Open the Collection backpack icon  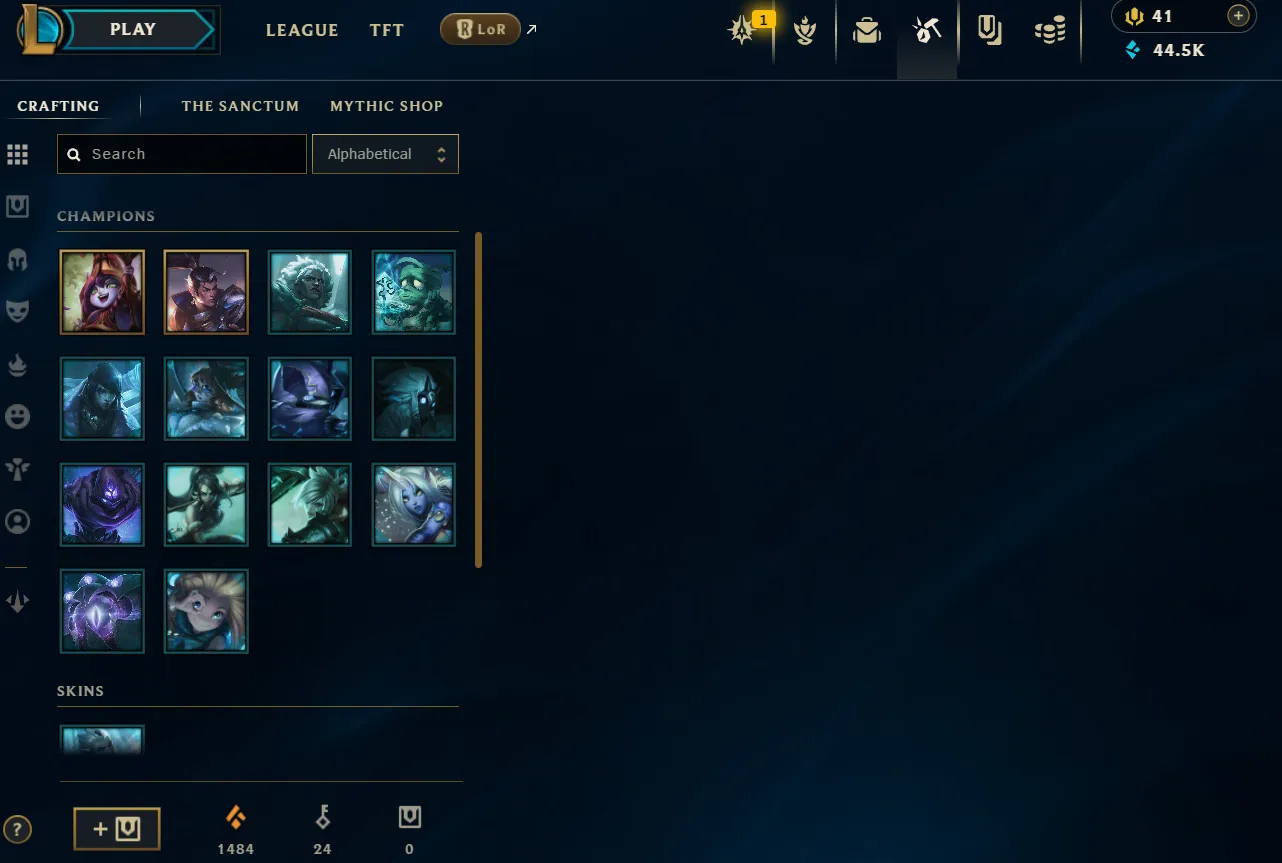(x=866, y=32)
